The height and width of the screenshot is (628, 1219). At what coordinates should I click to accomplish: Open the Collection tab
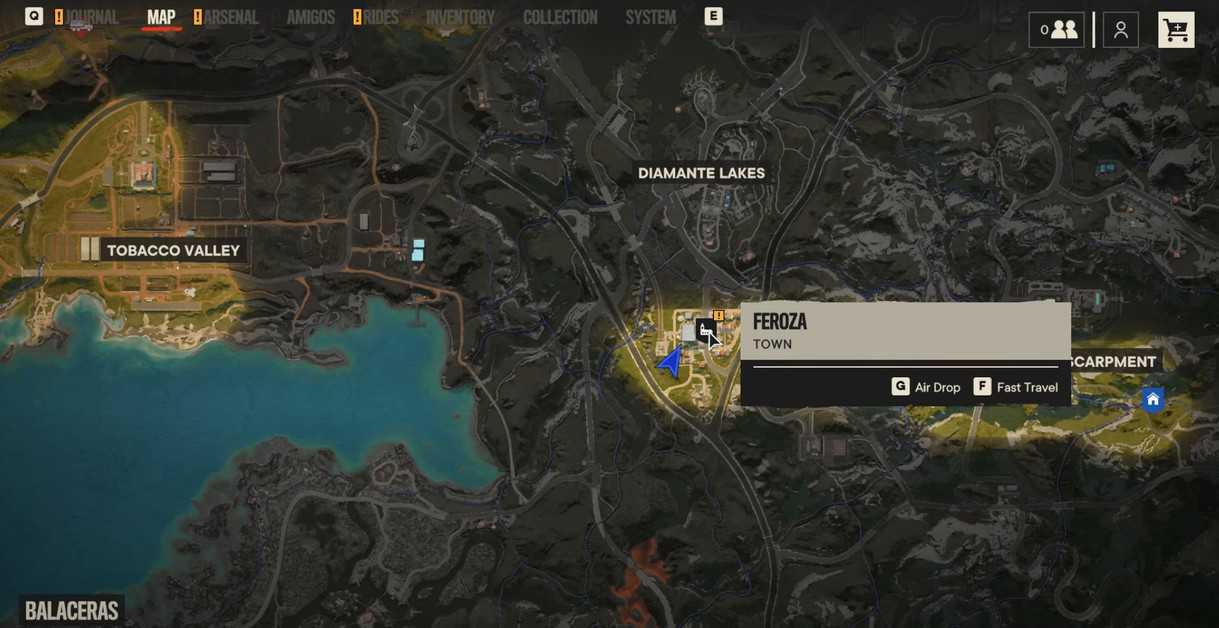pos(560,17)
